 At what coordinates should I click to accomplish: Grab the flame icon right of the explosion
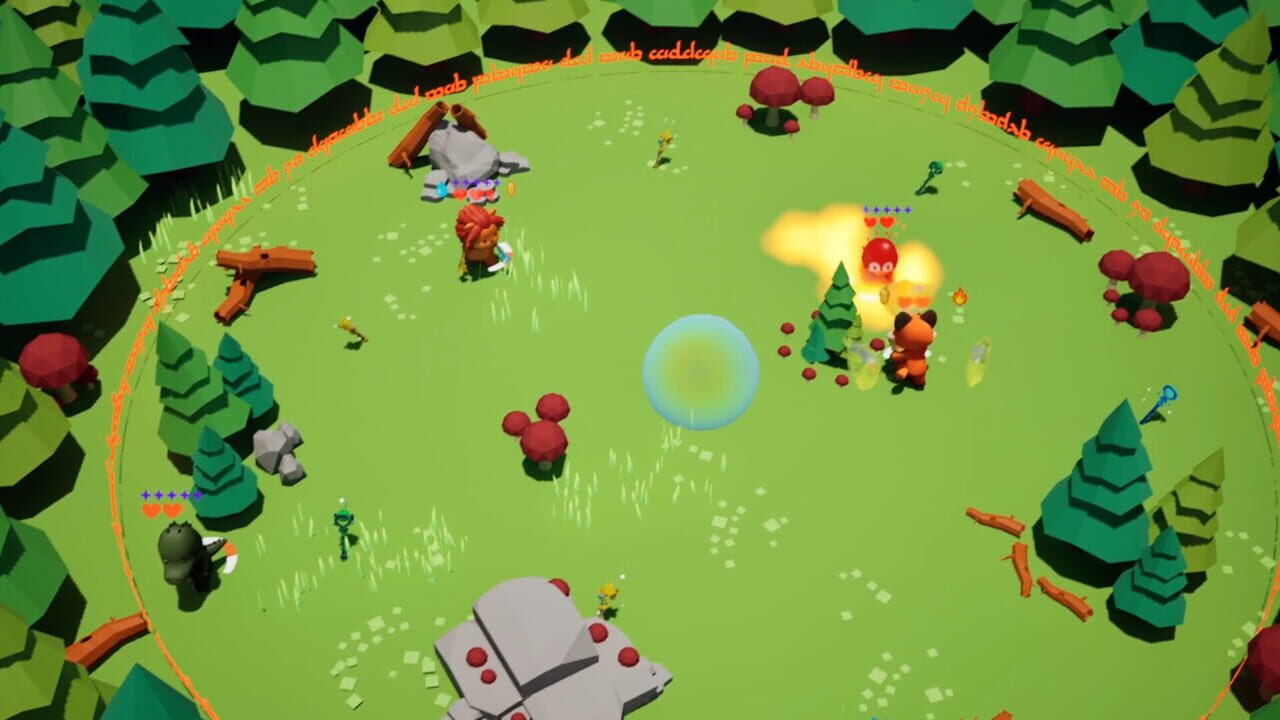tap(959, 298)
